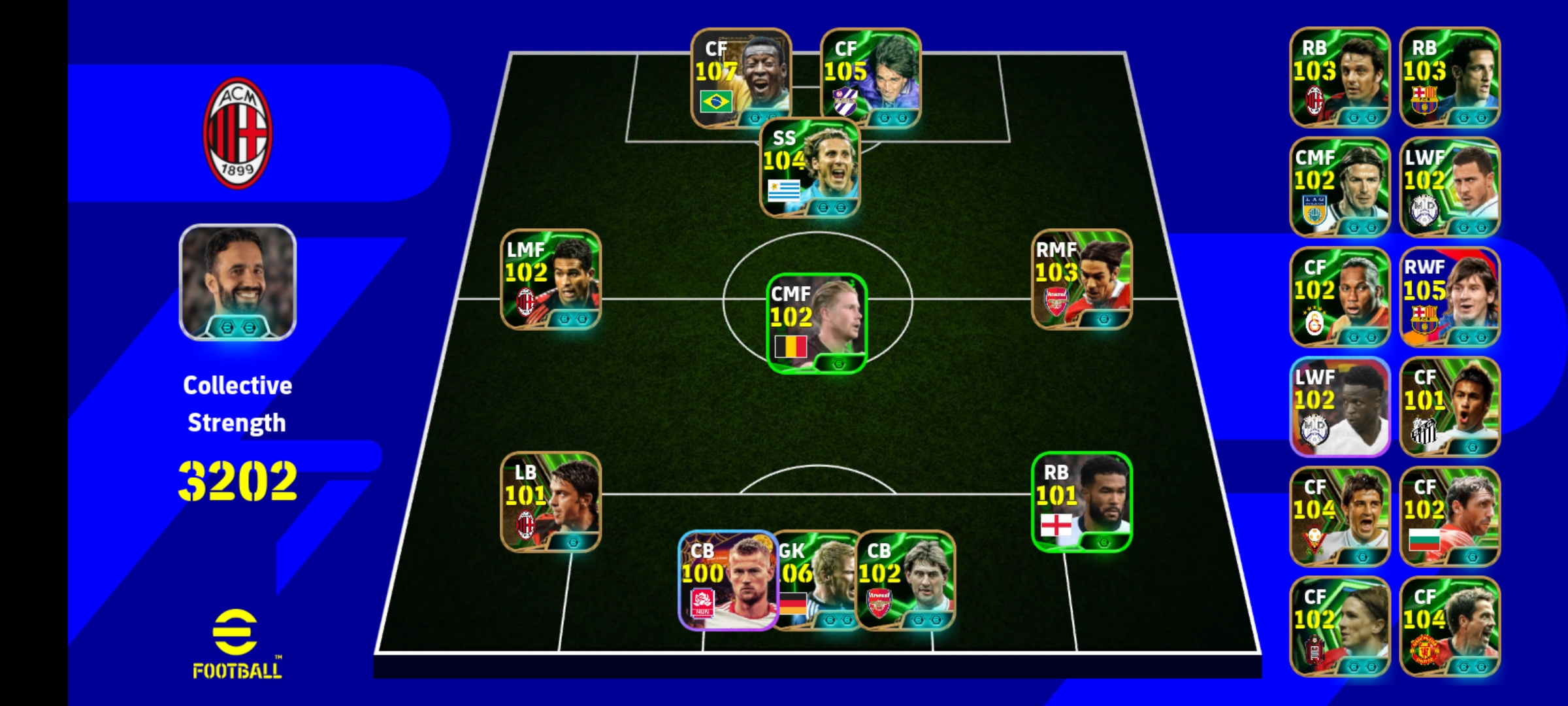This screenshot has width=1568, height=706.
Task: Select the RB 101 England player card
Action: click(x=1081, y=502)
